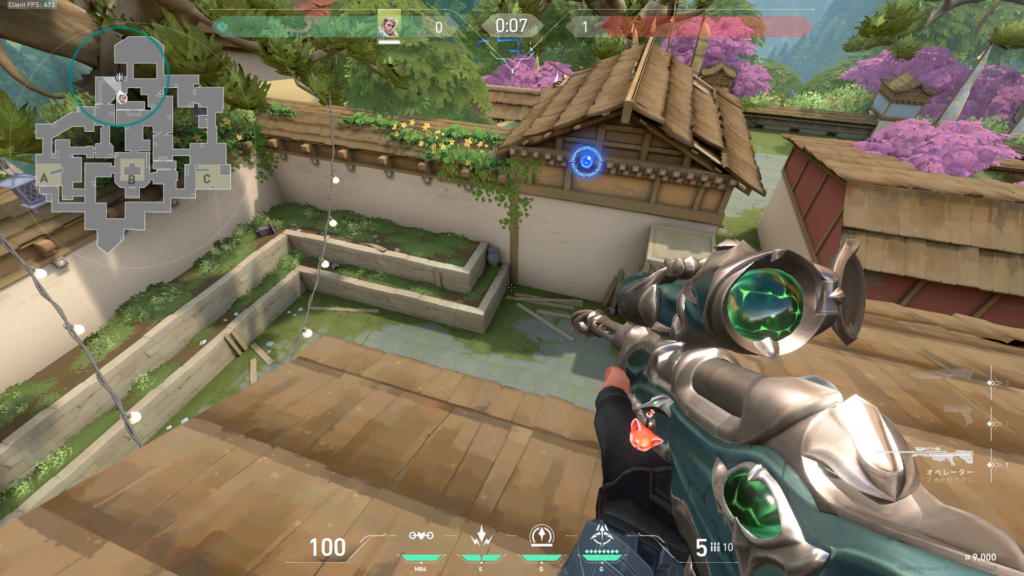Select the A site marker on minimap
The width and height of the screenshot is (1024, 576).
click(45, 177)
